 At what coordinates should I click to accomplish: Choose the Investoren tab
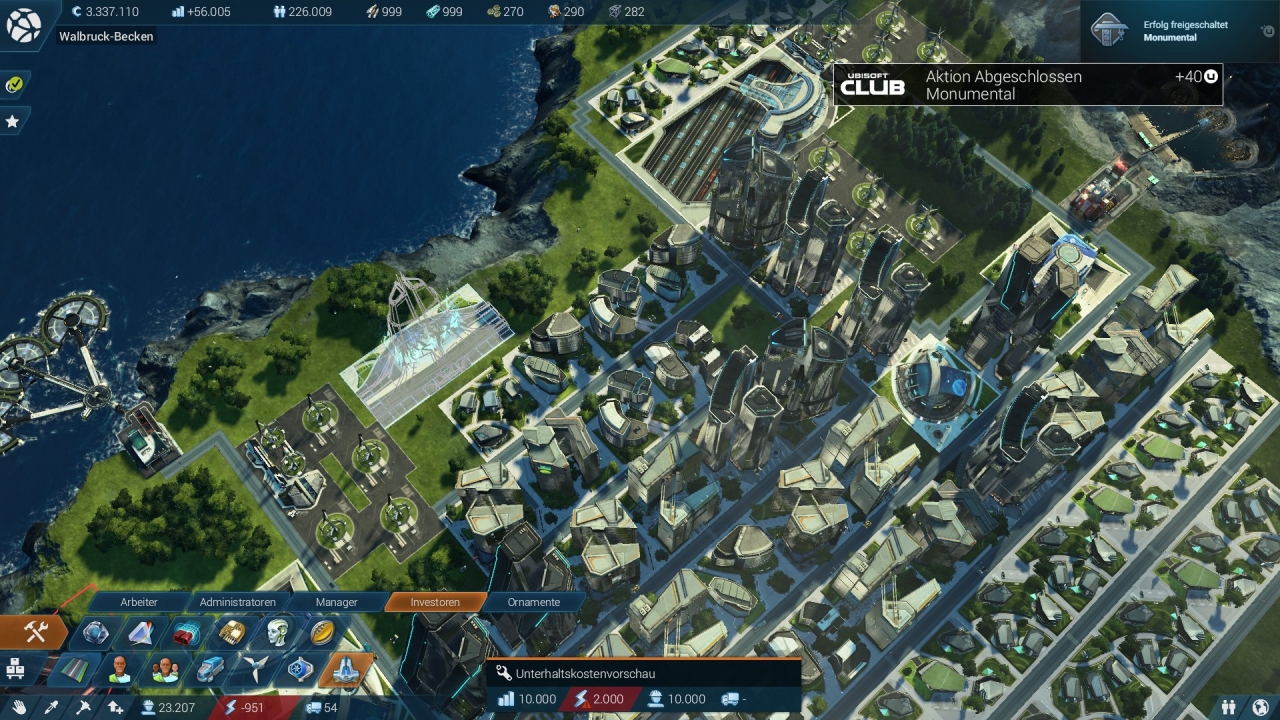[x=435, y=602]
